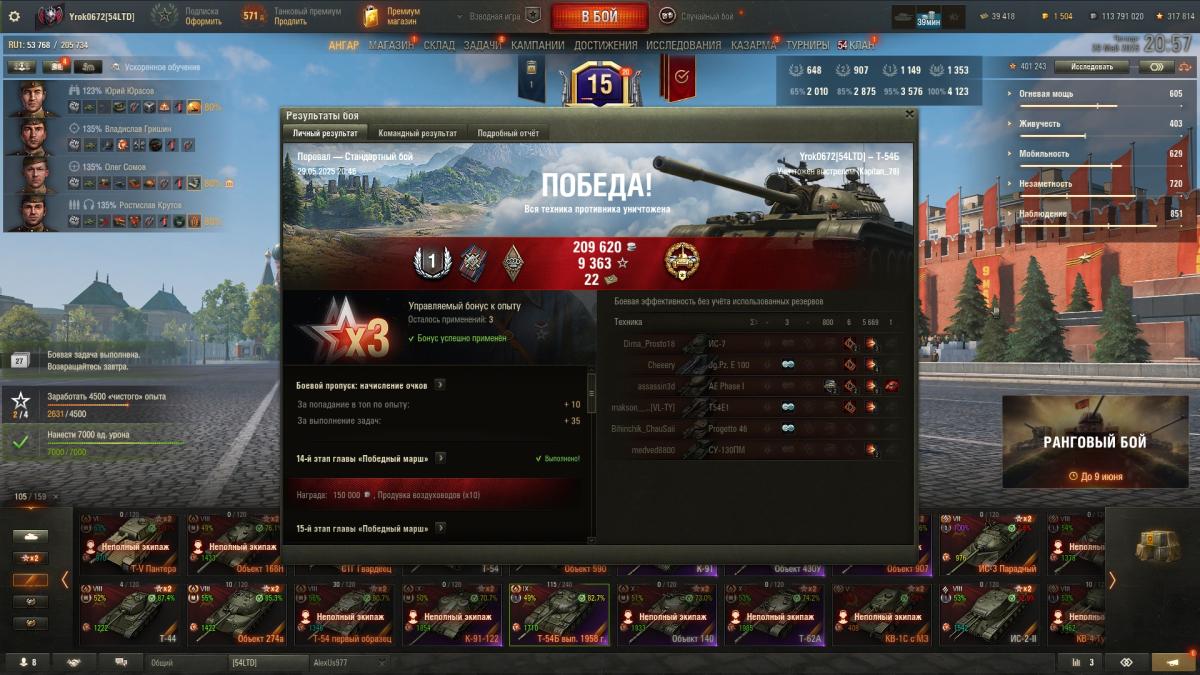
Task: Start battle with В БОЙ button
Action: point(599,16)
